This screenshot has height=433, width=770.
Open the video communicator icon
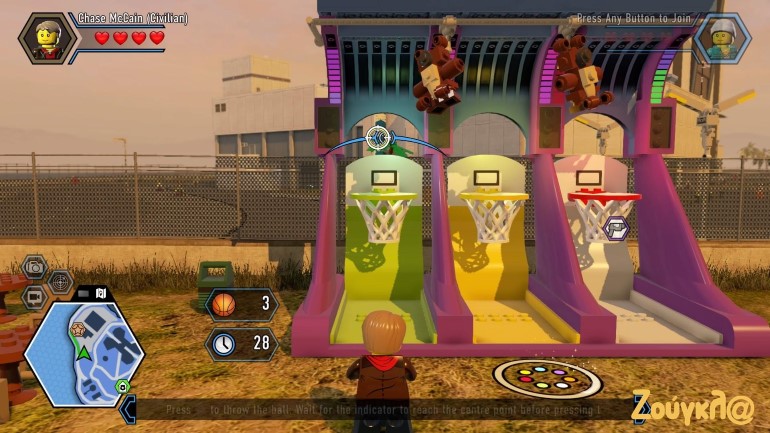34,297
